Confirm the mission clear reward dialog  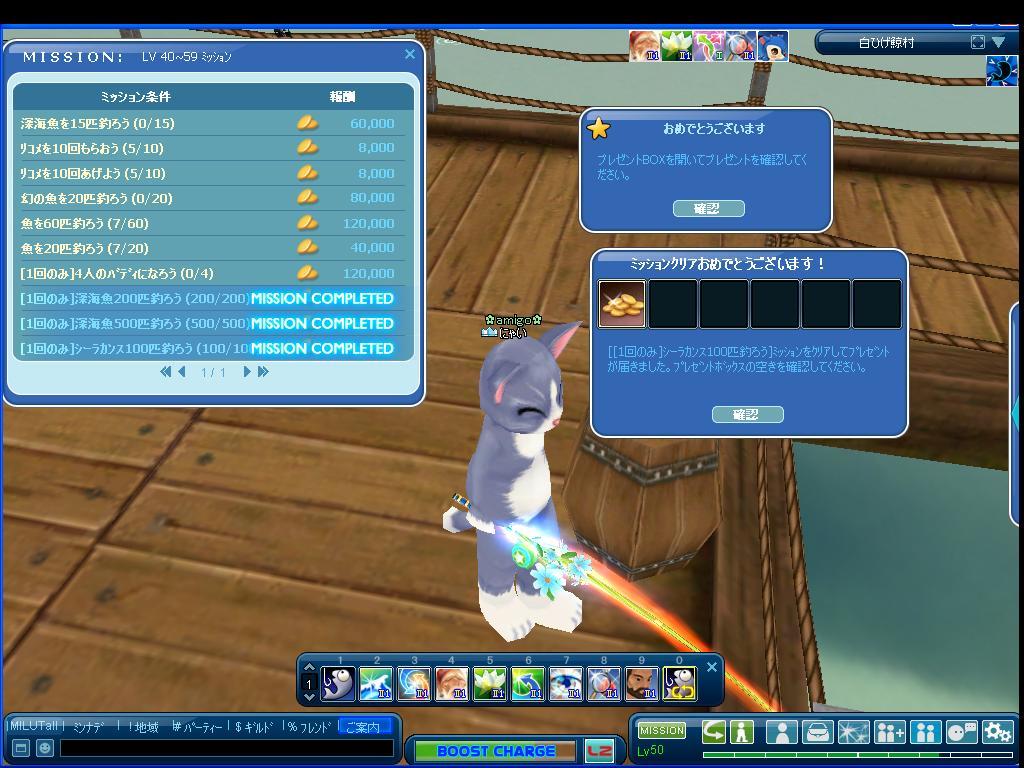pos(747,414)
